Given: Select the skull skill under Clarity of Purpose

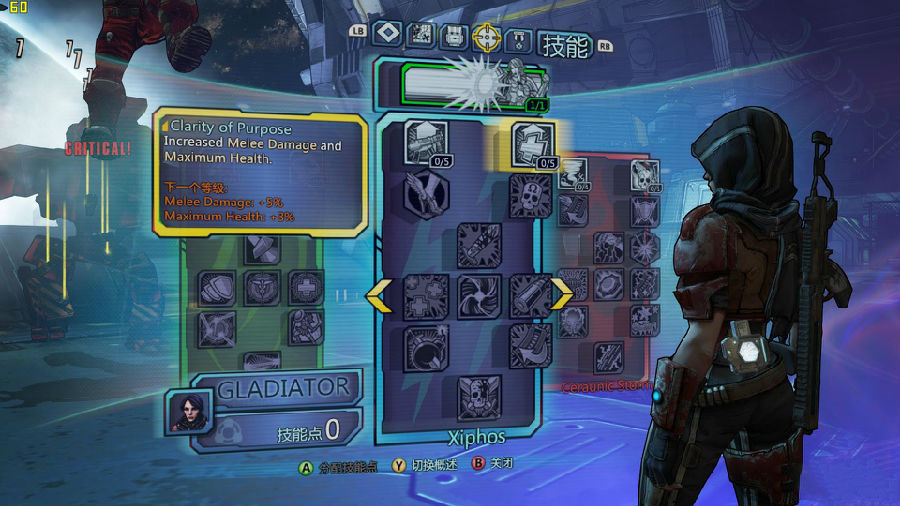Looking at the screenshot, I should tap(530, 195).
